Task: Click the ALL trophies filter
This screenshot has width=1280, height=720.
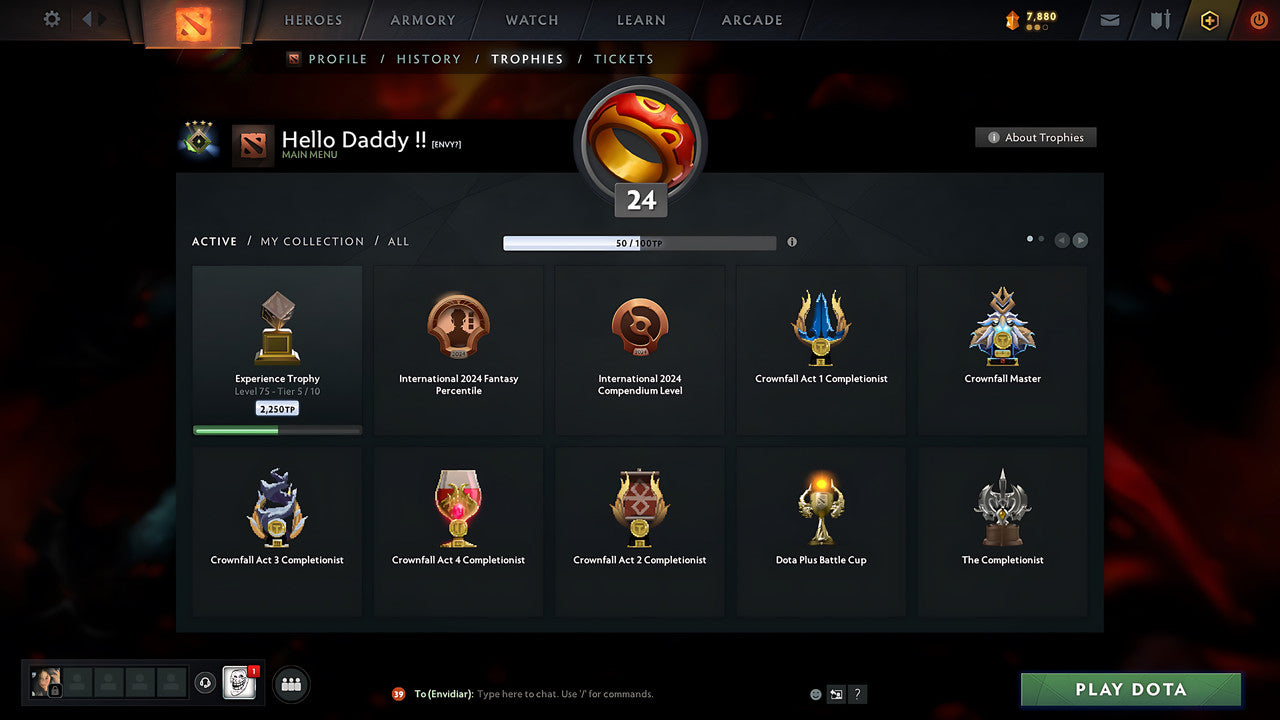Action: click(x=398, y=241)
